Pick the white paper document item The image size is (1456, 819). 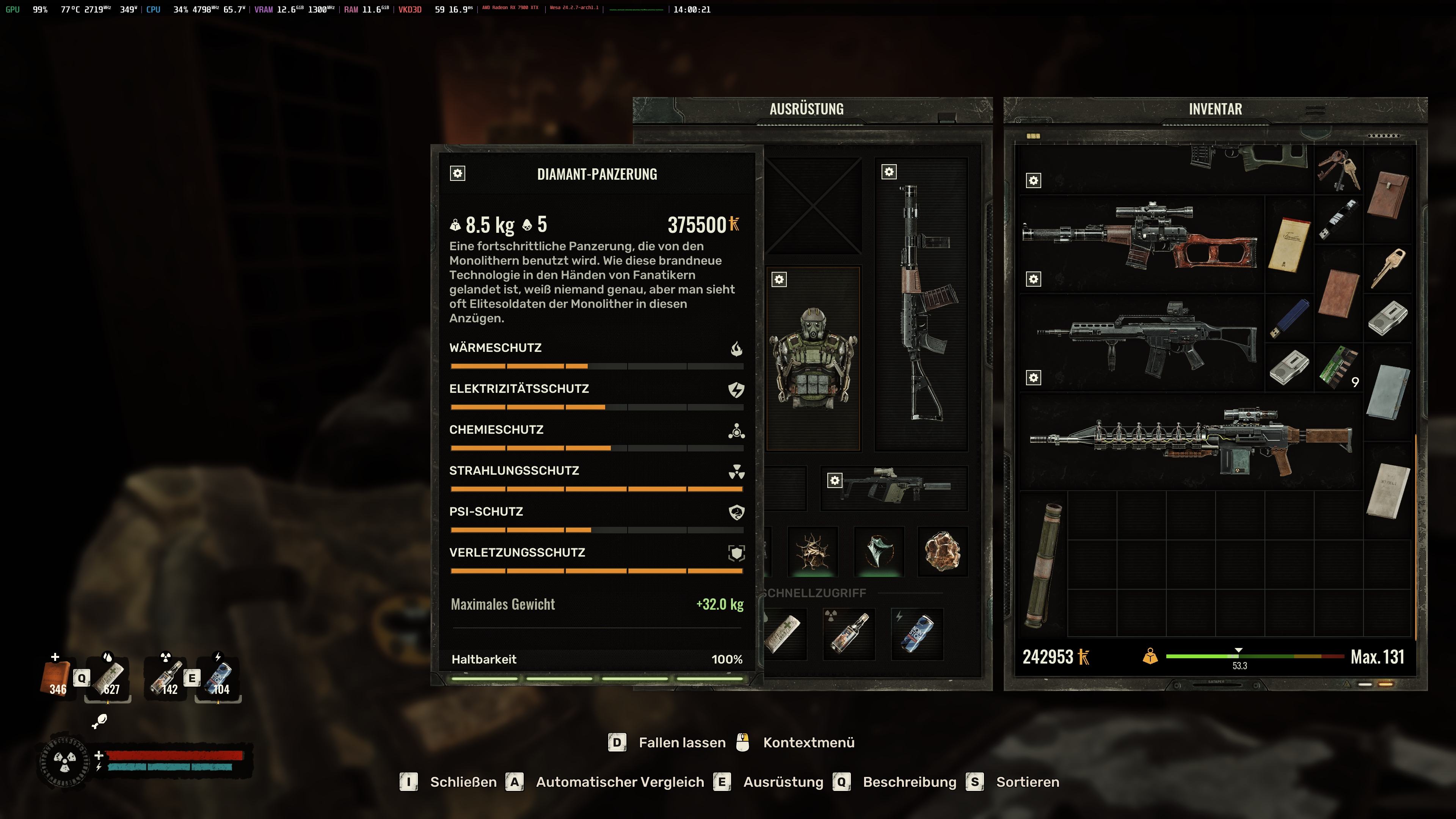click(1388, 490)
